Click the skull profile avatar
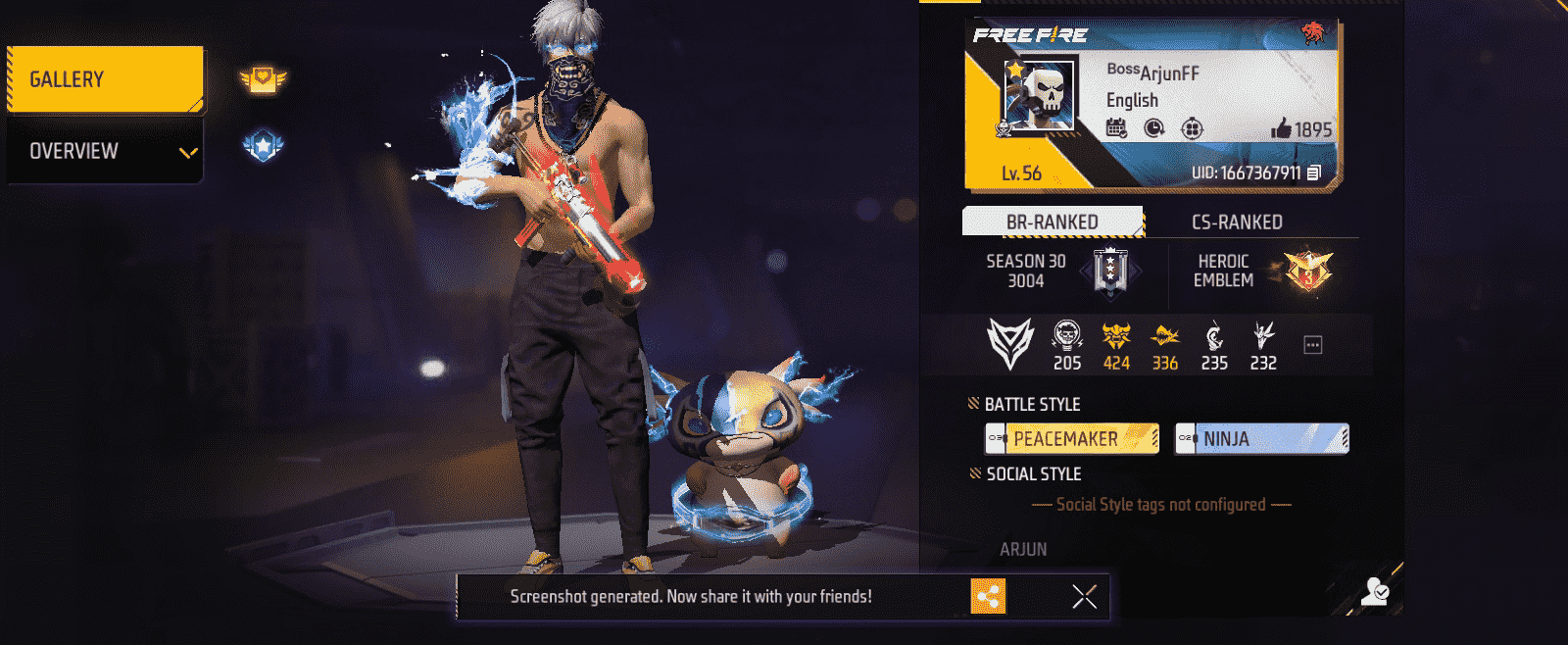 [1040, 96]
